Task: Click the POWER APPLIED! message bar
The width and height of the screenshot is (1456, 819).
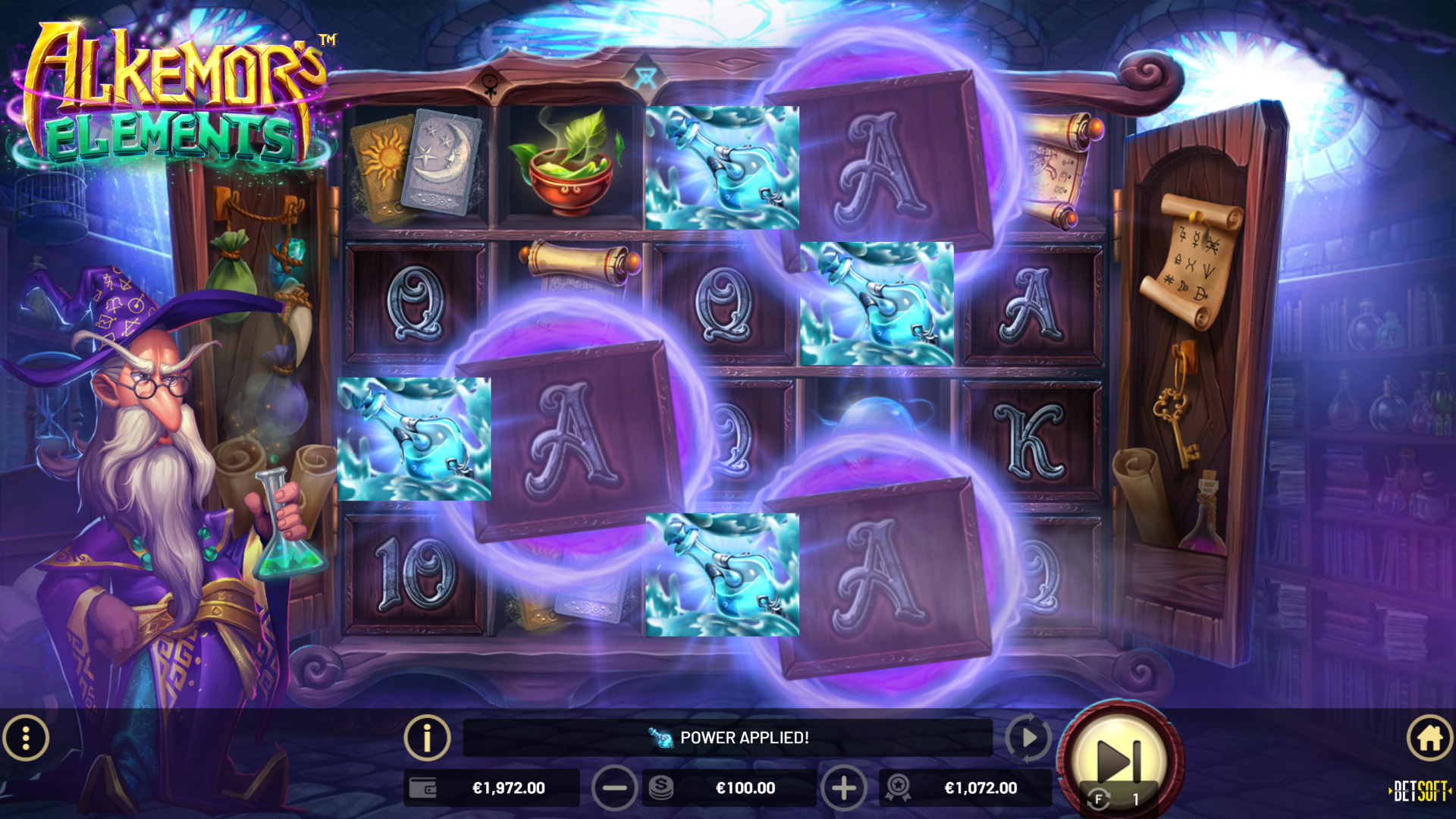Action: pyautogui.click(x=728, y=737)
